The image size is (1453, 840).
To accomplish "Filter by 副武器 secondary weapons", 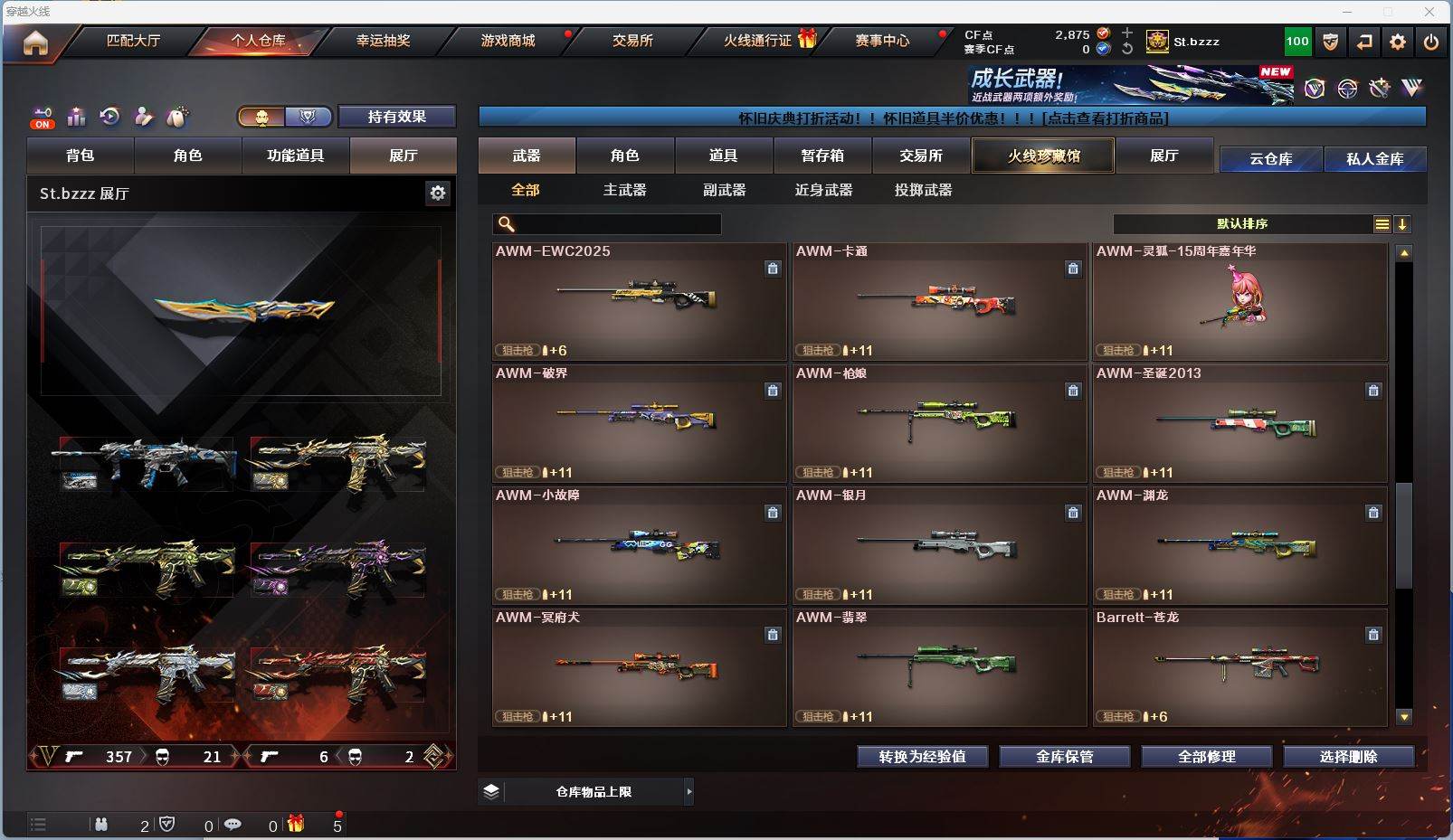I will coord(724,190).
